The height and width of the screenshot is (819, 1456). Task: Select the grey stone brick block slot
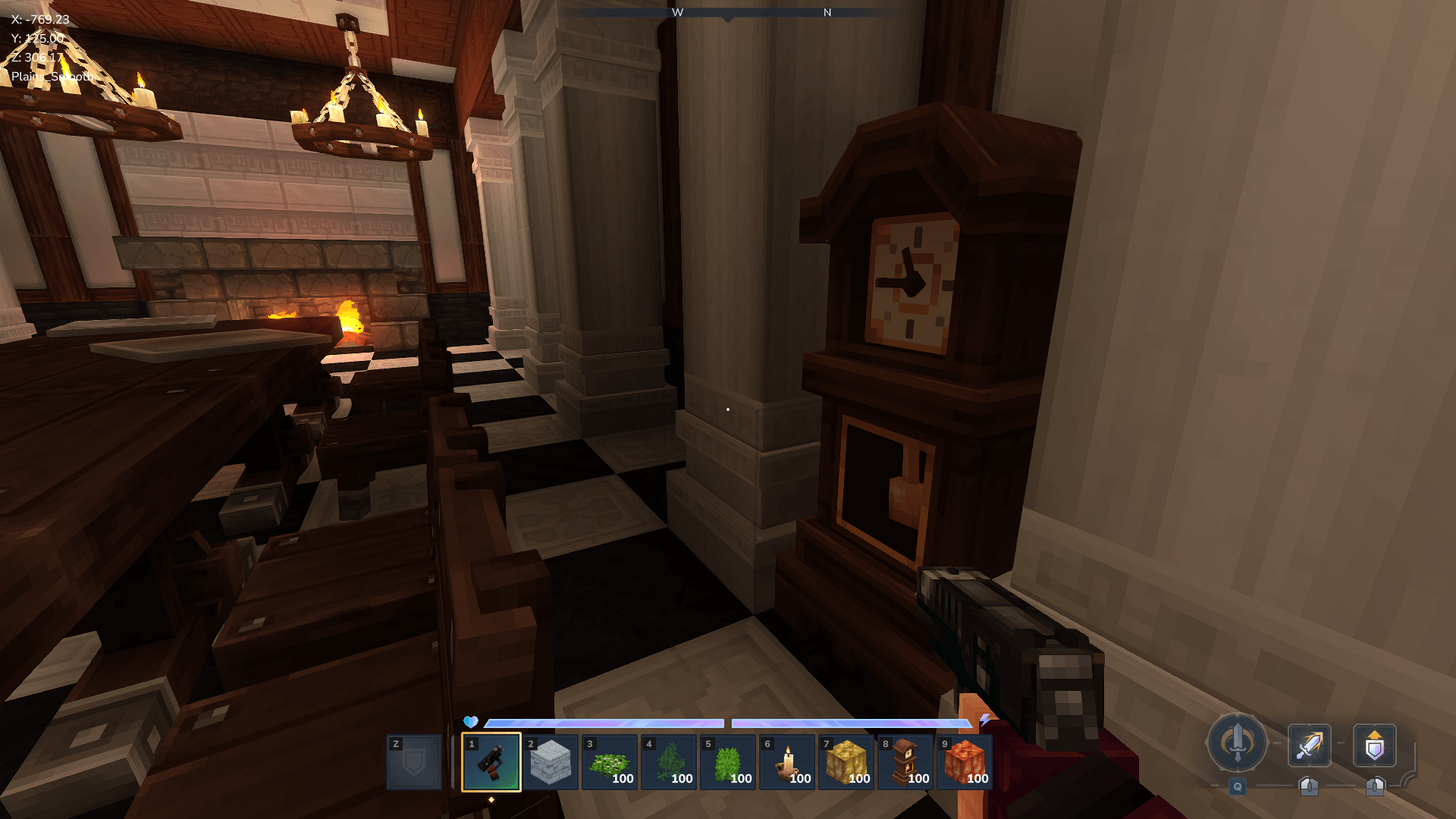click(550, 762)
